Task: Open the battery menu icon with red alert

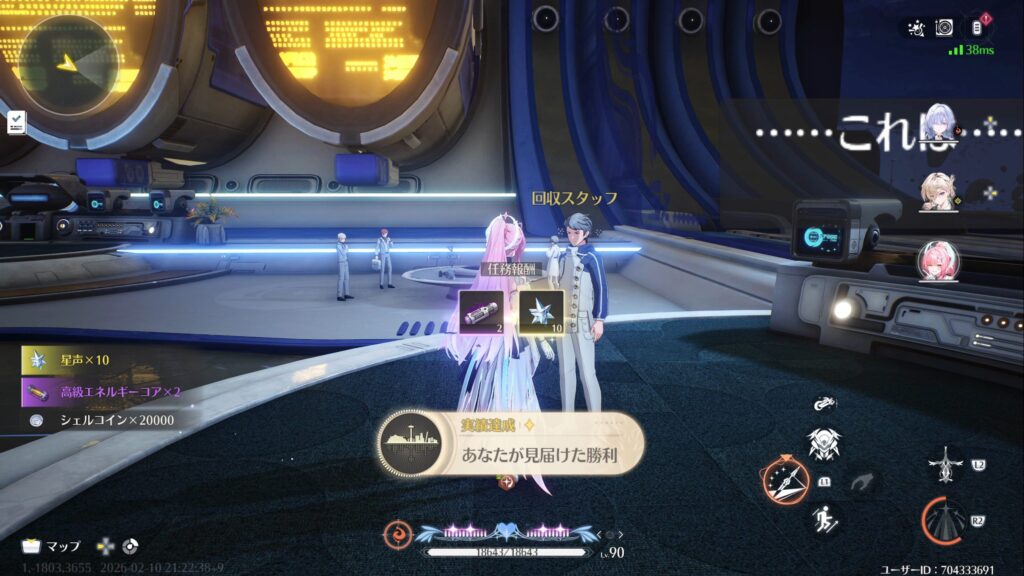Action: click(x=978, y=27)
